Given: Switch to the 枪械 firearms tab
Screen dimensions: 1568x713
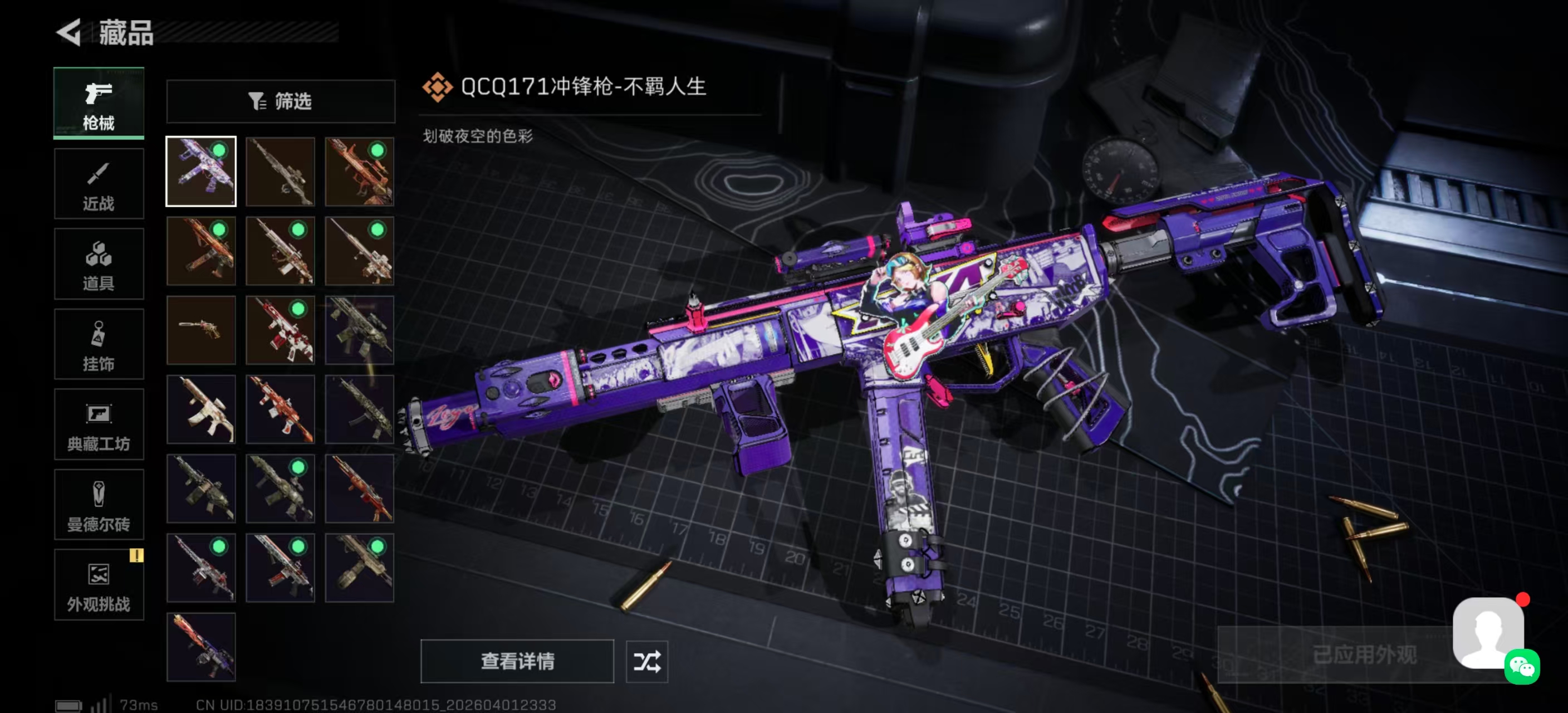Looking at the screenshot, I should (x=99, y=103).
